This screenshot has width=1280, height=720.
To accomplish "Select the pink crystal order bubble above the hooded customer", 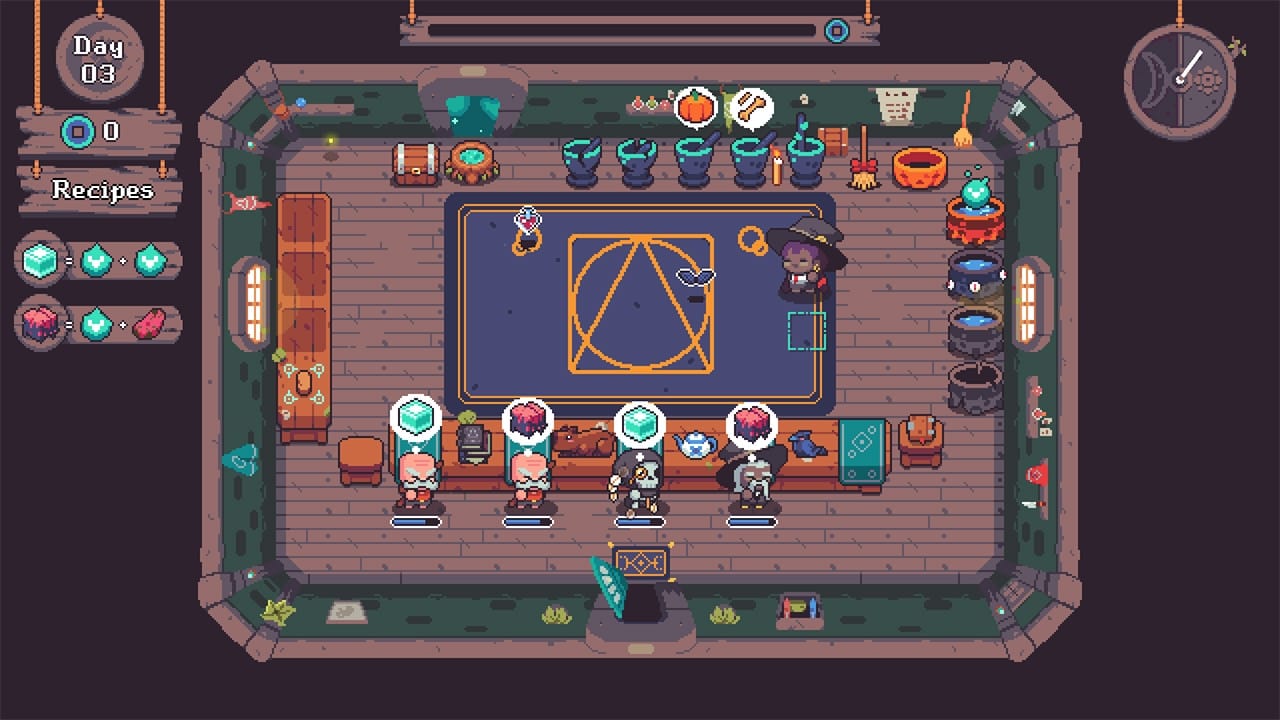I will point(752,422).
